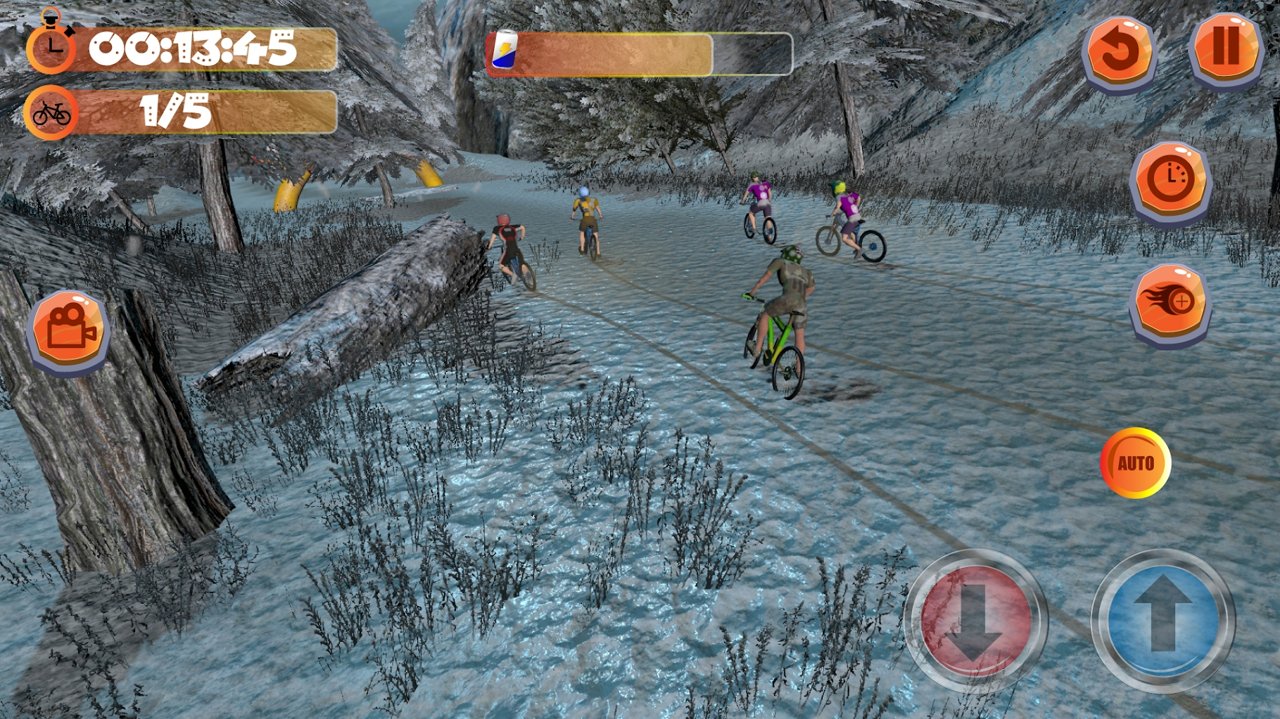Toggle the AUTO ride button
This screenshot has height=719, width=1280.
(x=1135, y=463)
